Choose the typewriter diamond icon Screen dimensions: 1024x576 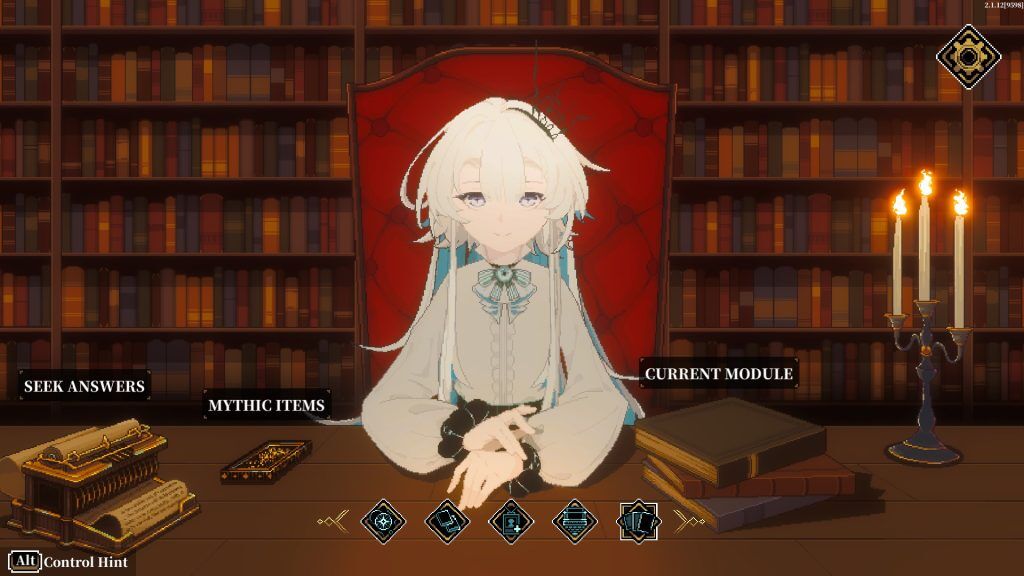(574, 521)
